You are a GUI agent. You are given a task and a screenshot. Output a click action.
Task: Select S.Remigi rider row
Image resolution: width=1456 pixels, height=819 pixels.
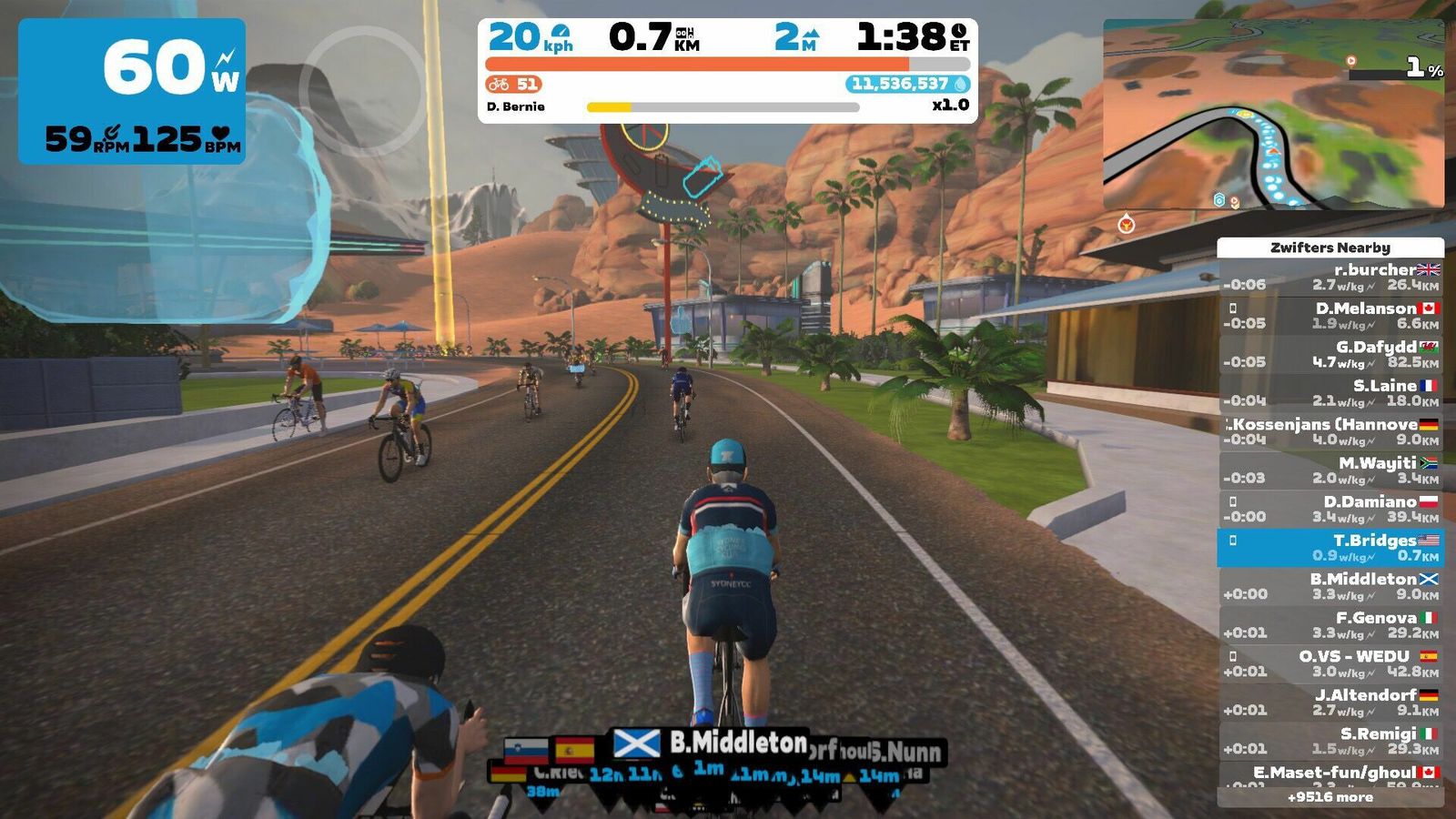click(1330, 741)
